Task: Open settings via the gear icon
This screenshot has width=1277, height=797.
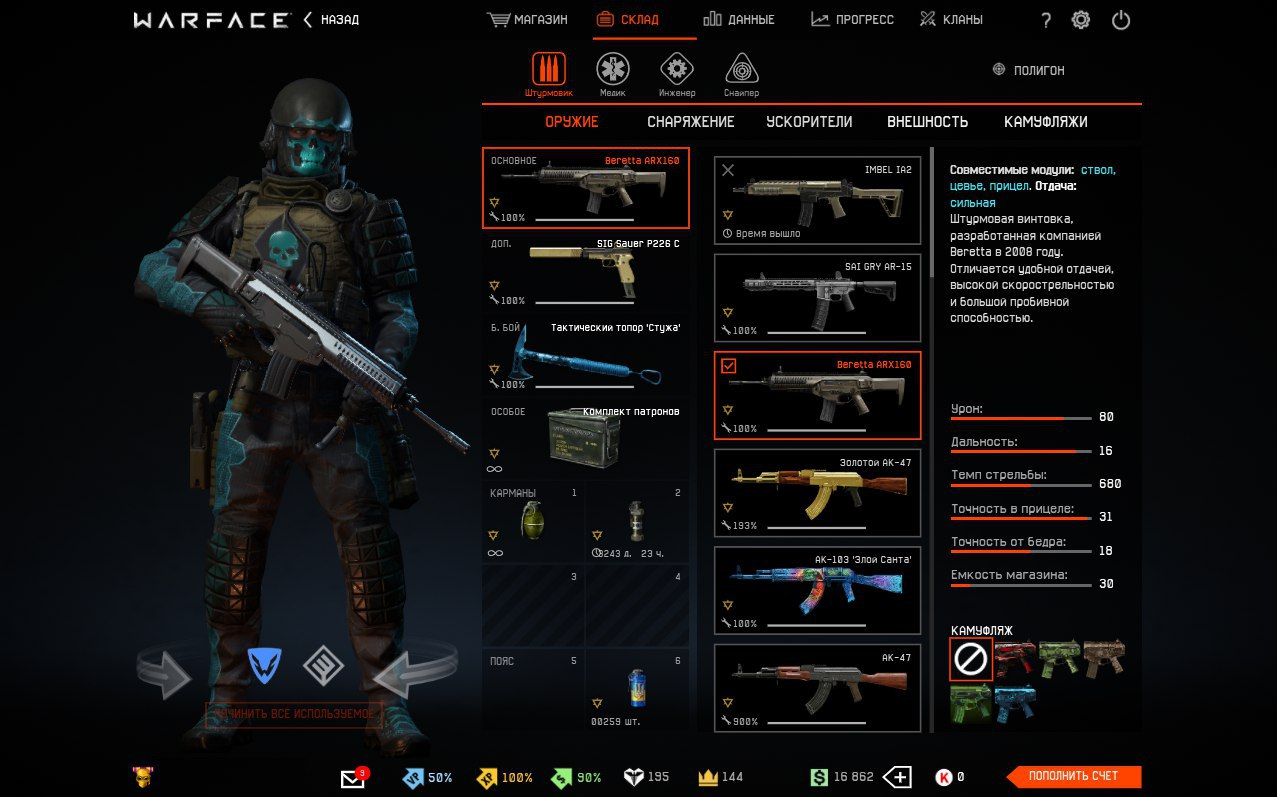Action: (x=1081, y=20)
